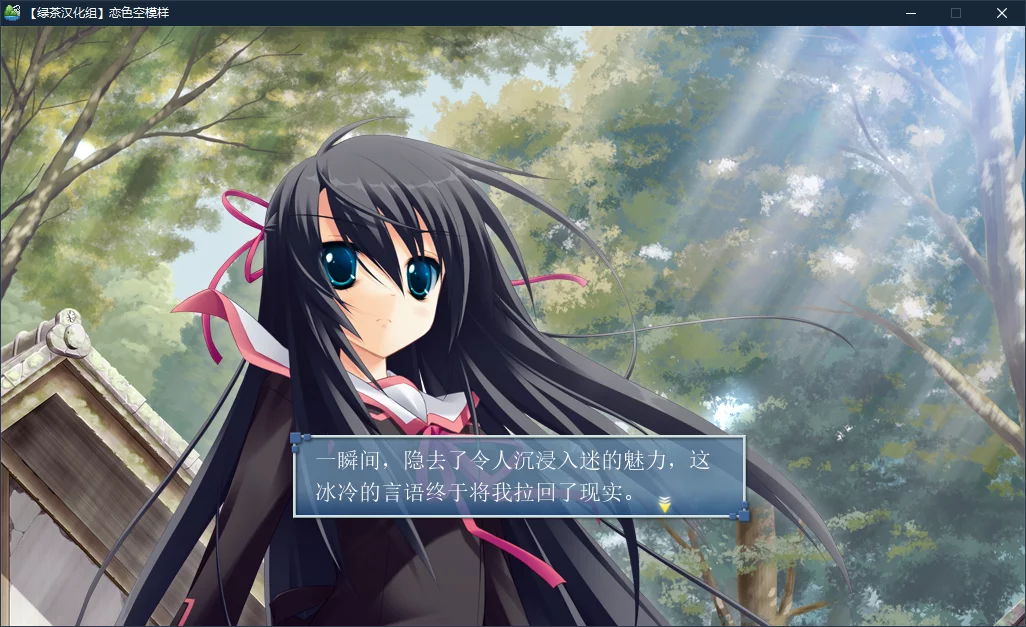
Task: Close the game window
Action: pos(1002,13)
